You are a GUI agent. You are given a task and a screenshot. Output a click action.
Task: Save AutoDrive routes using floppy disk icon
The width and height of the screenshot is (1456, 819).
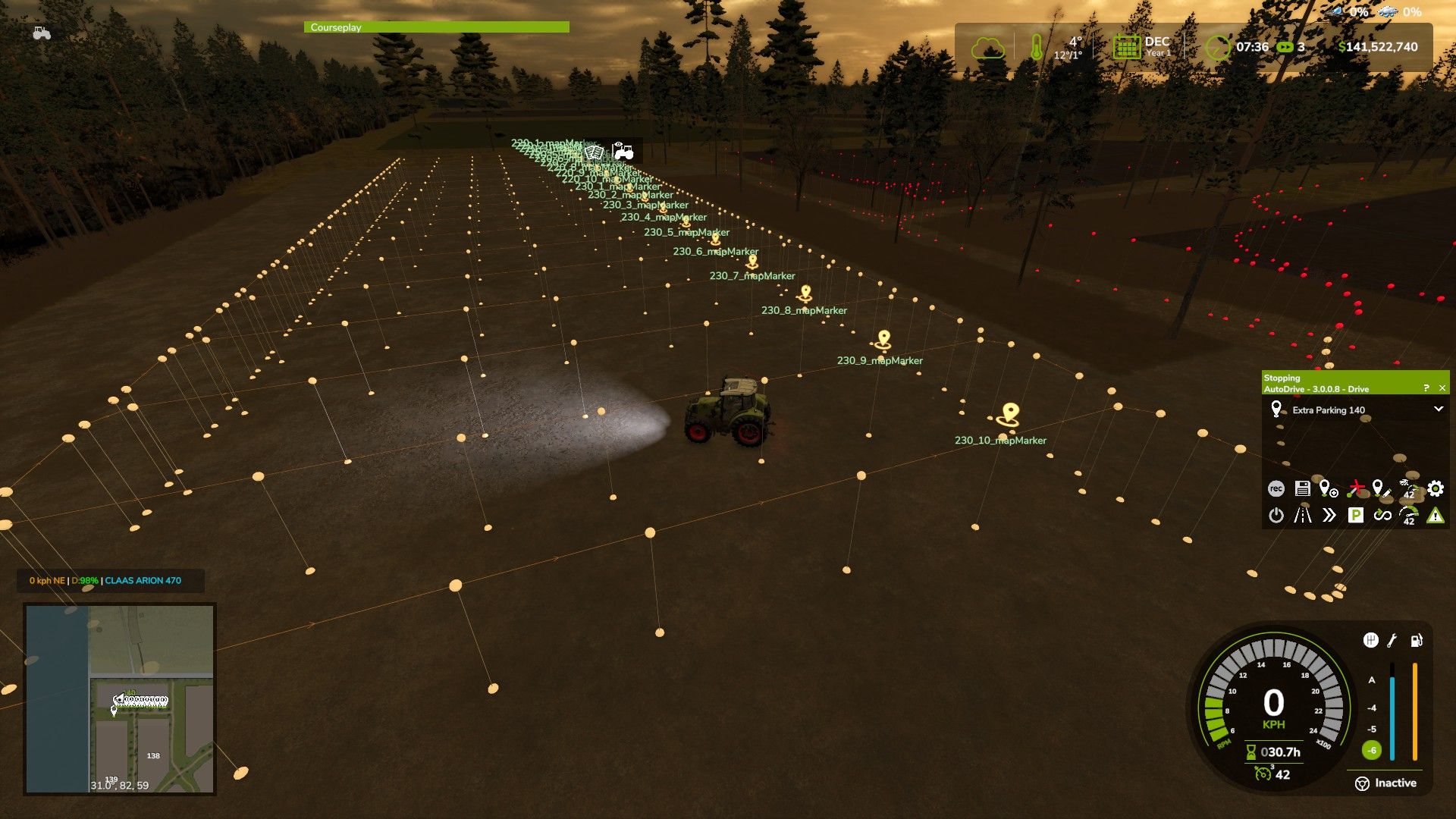click(1303, 488)
